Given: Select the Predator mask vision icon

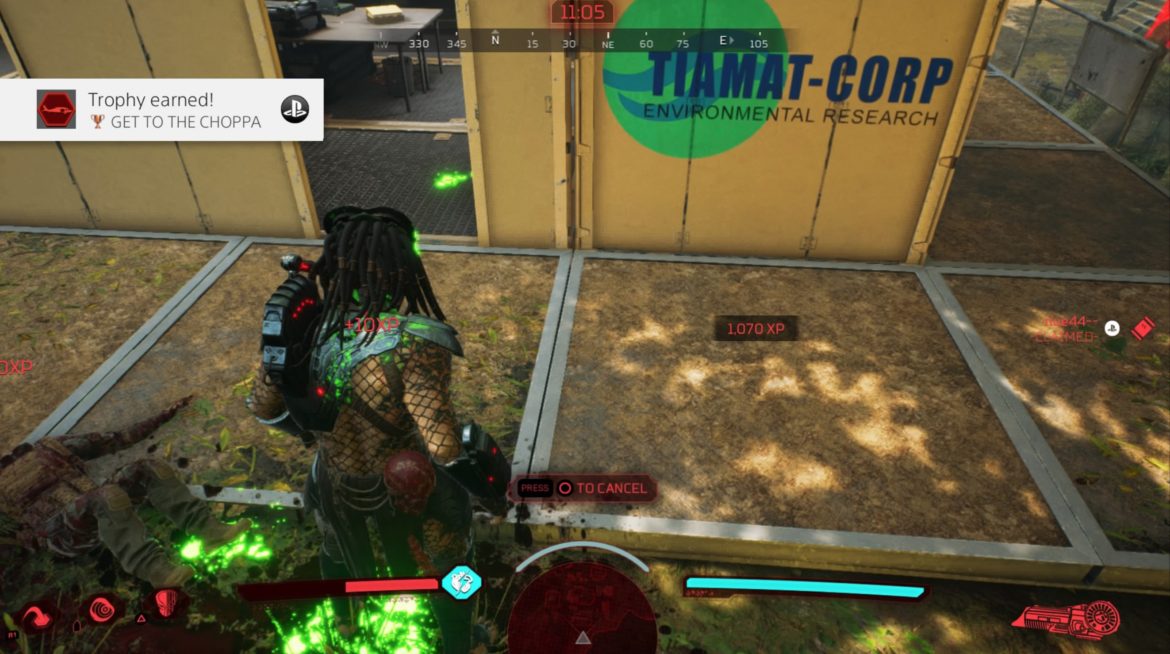Looking at the screenshot, I should tap(166, 604).
